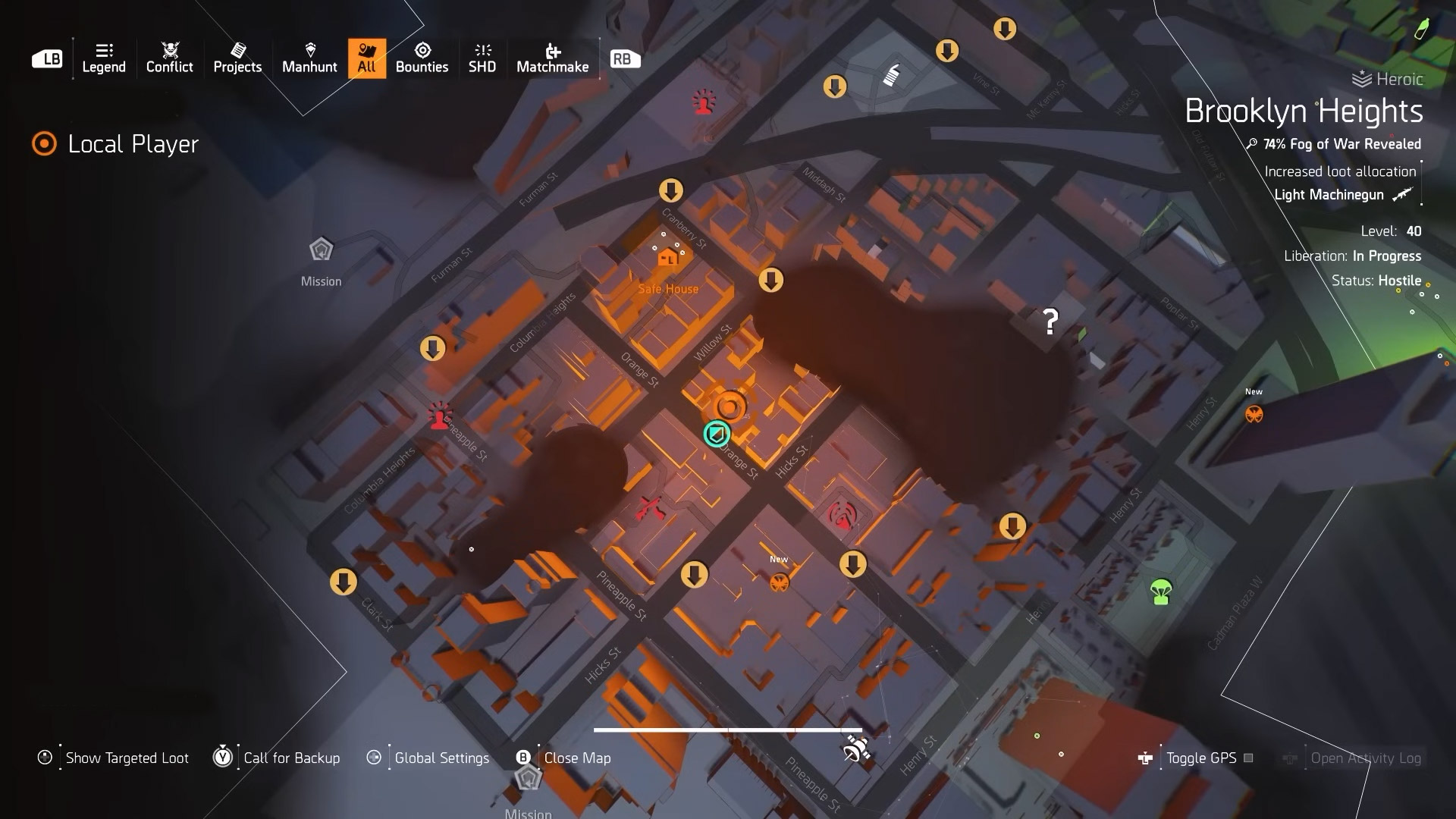Select the All map filter tab
This screenshot has height=819, width=1456.
click(367, 58)
